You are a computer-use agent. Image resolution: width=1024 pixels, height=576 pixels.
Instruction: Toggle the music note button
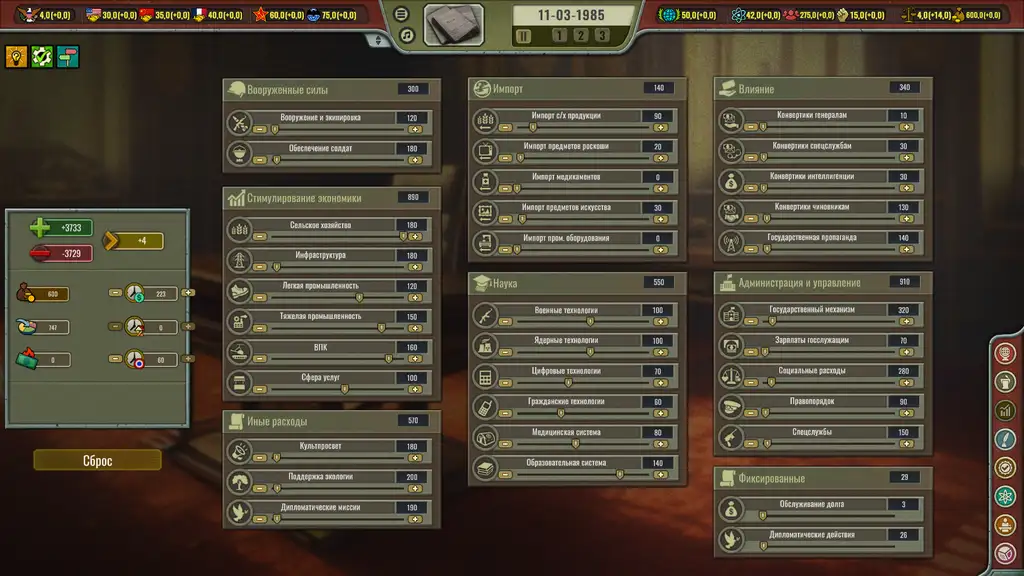(406, 35)
